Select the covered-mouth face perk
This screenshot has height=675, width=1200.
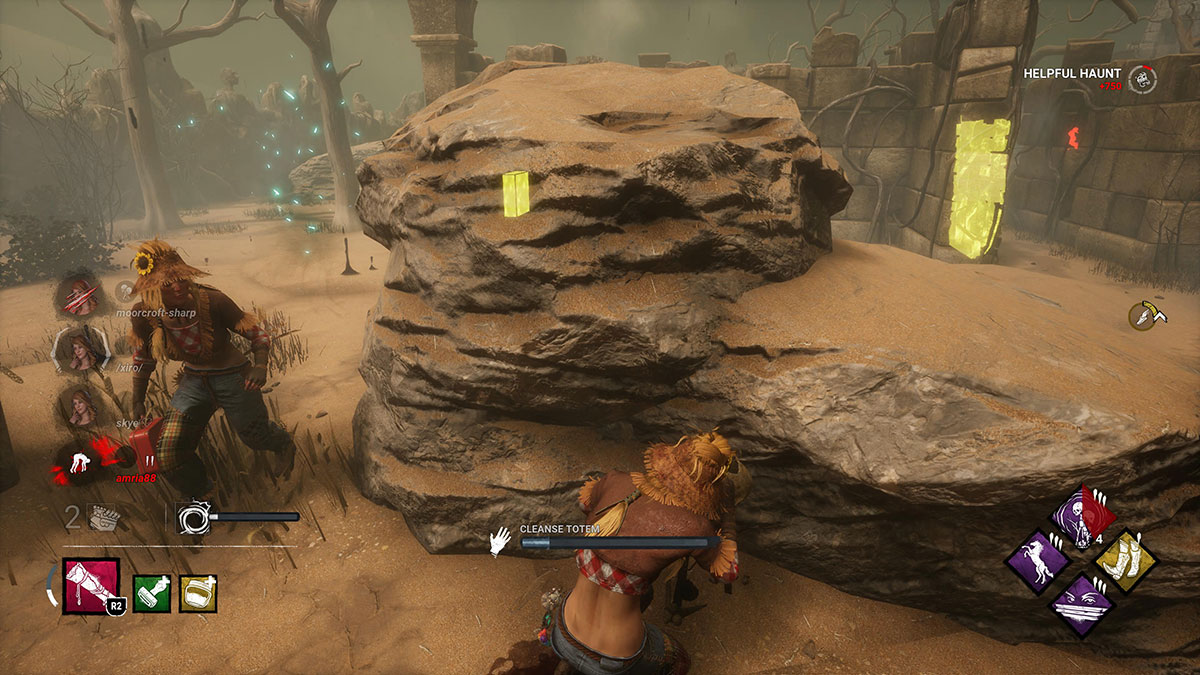(x=1080, y=604)
